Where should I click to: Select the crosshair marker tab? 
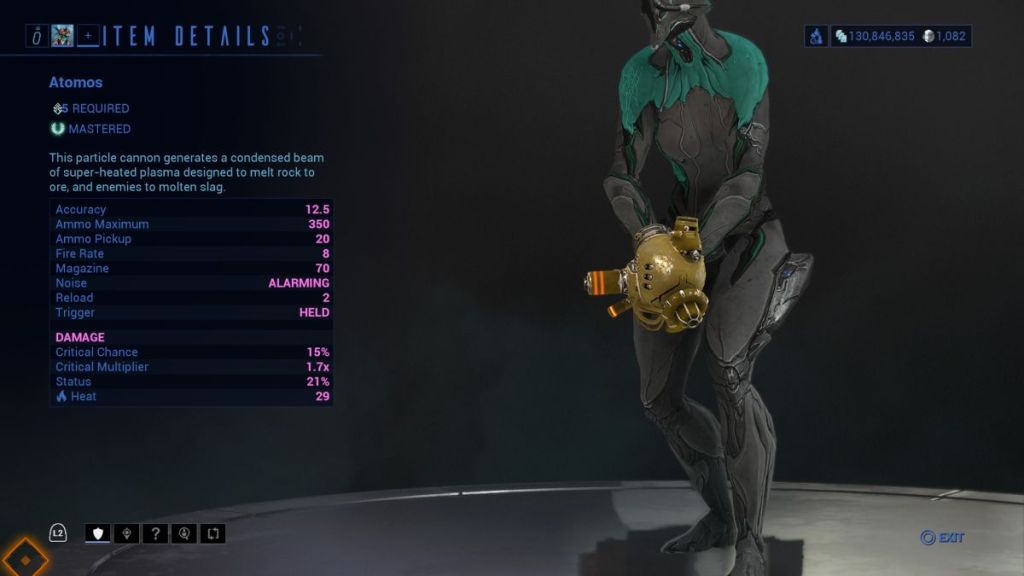(127, 533)
